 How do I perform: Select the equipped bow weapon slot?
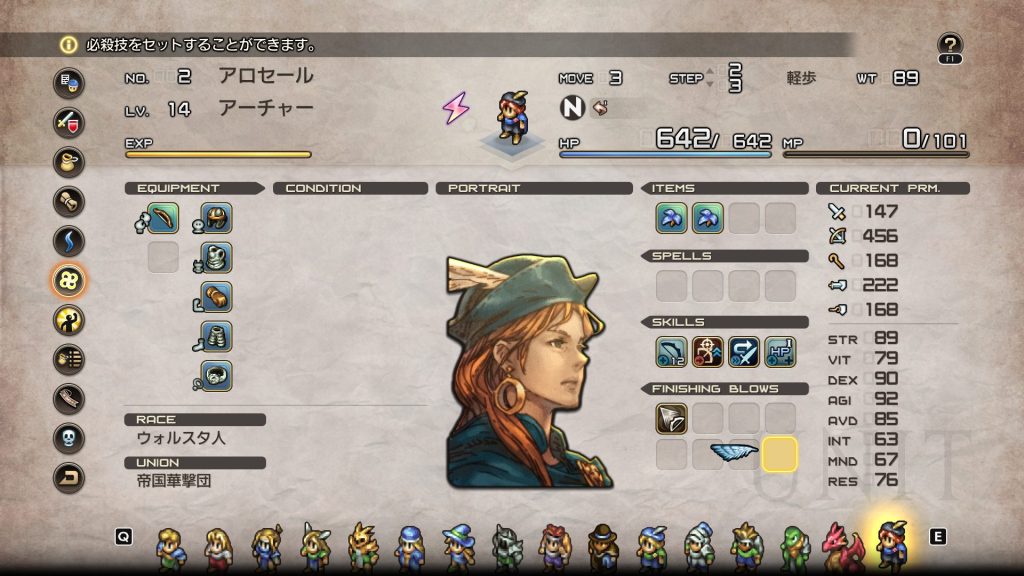(x=162, y=218)
